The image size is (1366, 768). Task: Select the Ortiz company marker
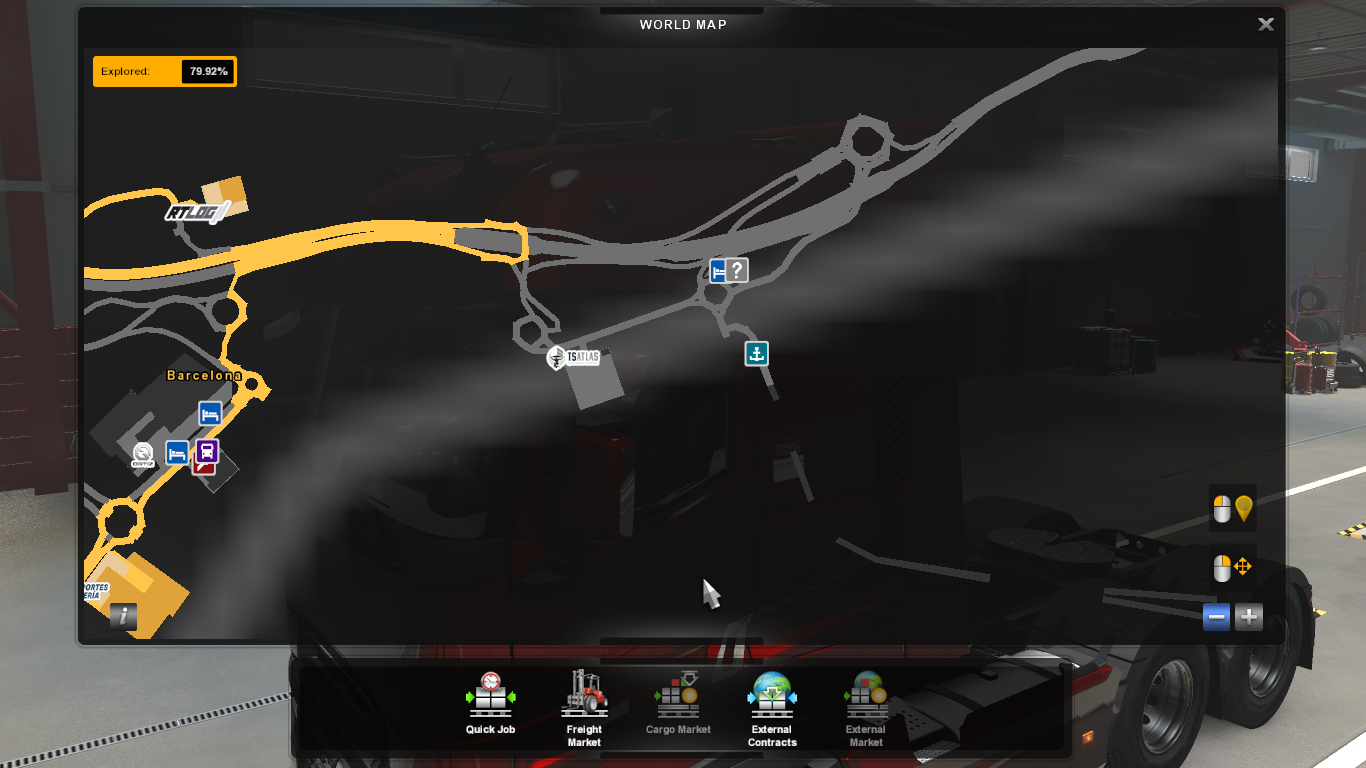[x=143, y=455]
